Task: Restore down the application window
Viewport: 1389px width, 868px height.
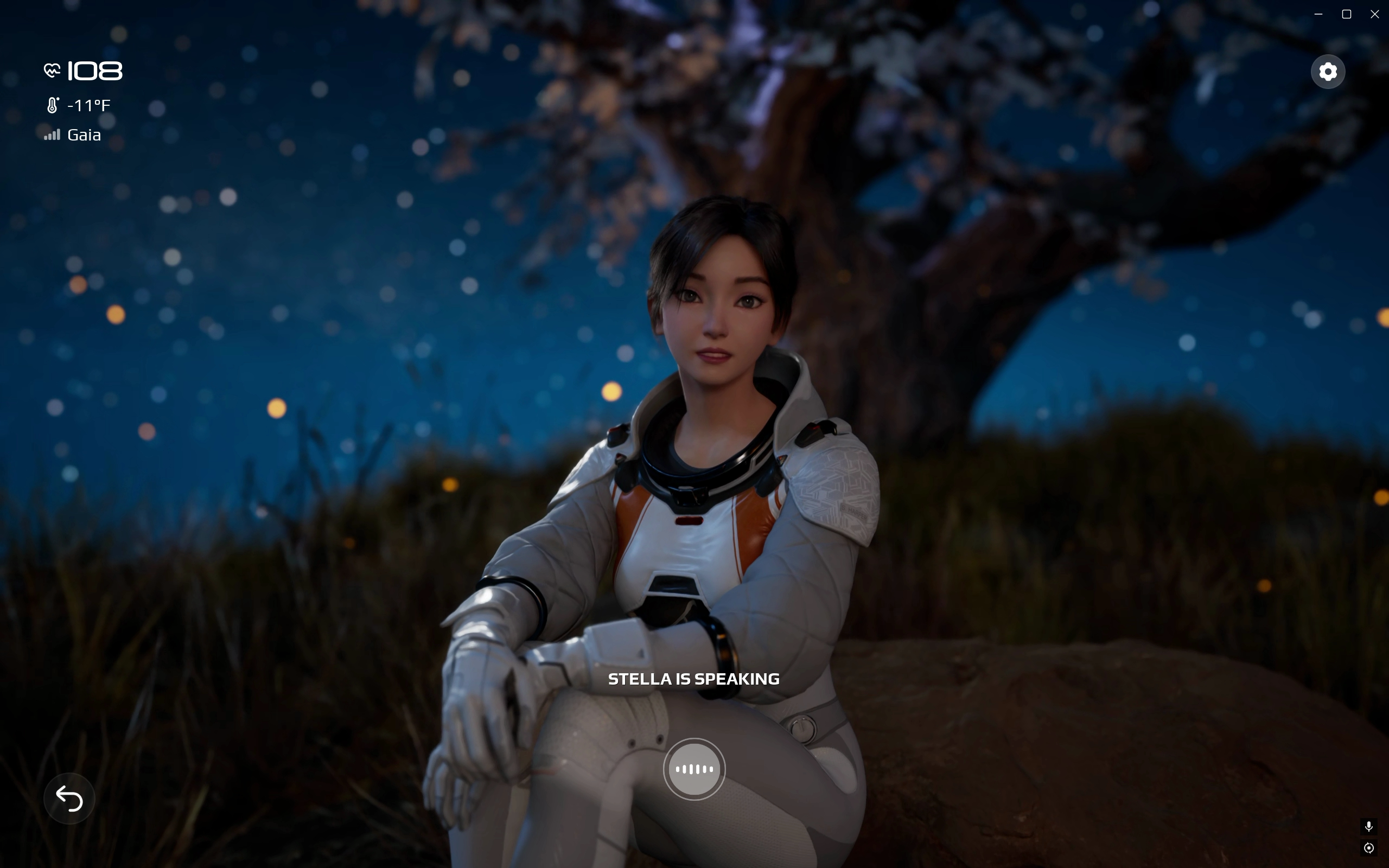Action: coord(1346,14)
